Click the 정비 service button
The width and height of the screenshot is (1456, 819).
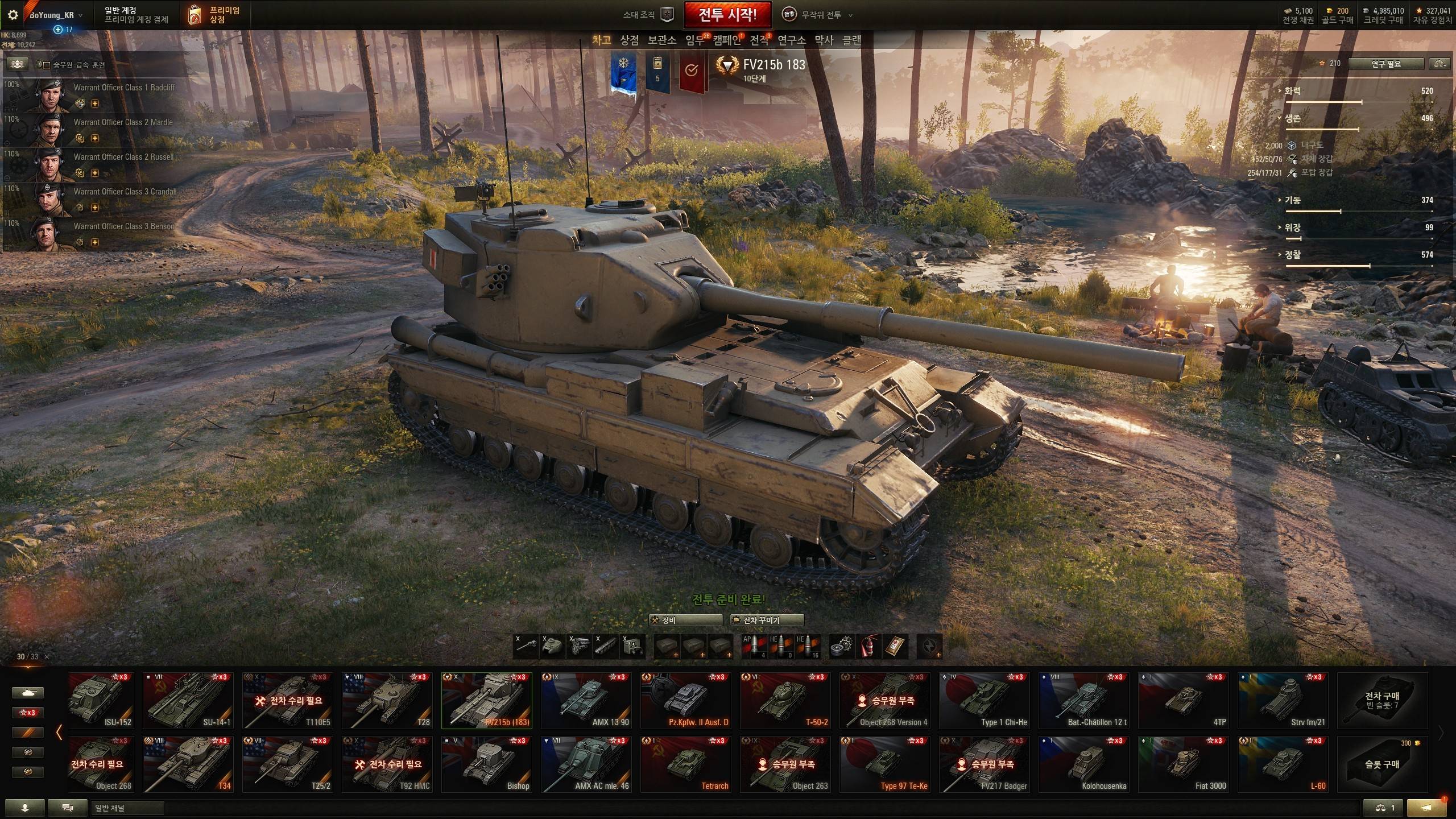(686, 620)
